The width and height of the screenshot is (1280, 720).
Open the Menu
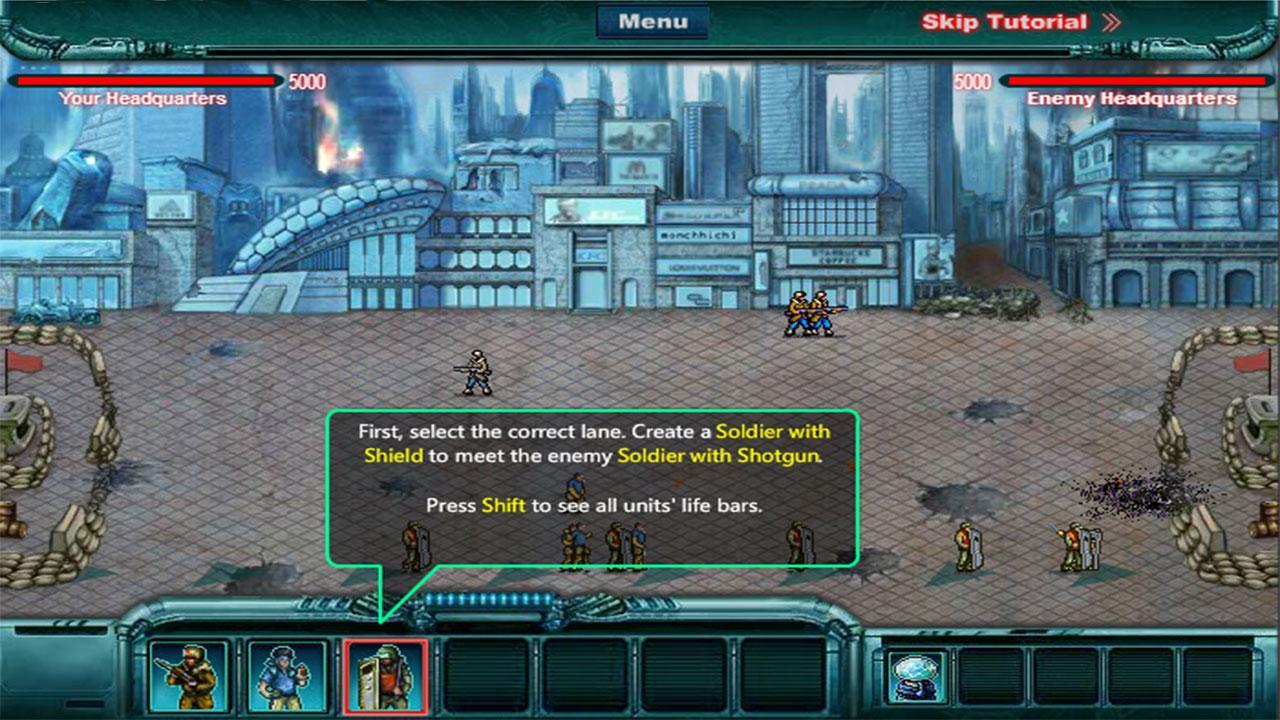pyautogui.click(x=653, y=19)
